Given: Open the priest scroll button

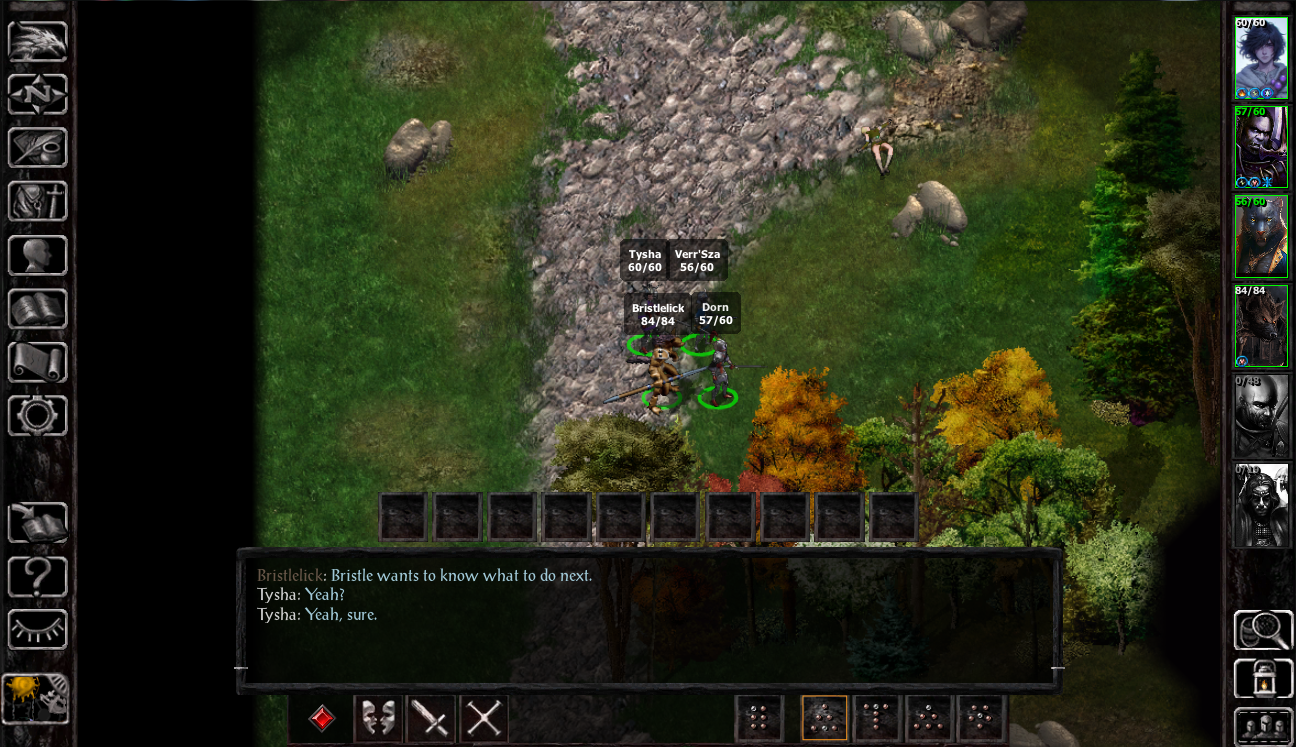Looking at the screenshot, I should [38, 361].
